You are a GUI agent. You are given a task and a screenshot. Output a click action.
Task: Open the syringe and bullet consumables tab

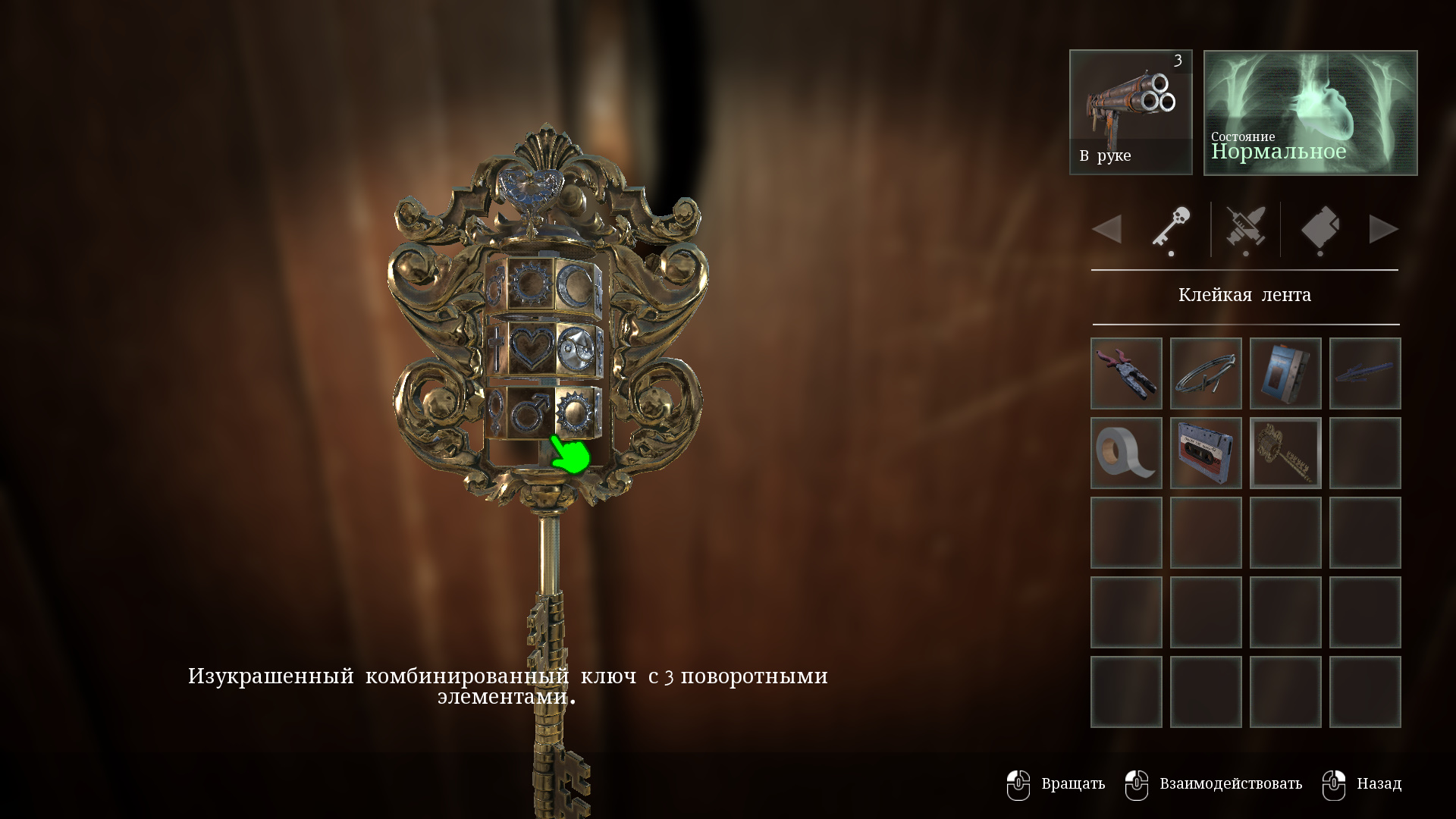click(1245, 229)
